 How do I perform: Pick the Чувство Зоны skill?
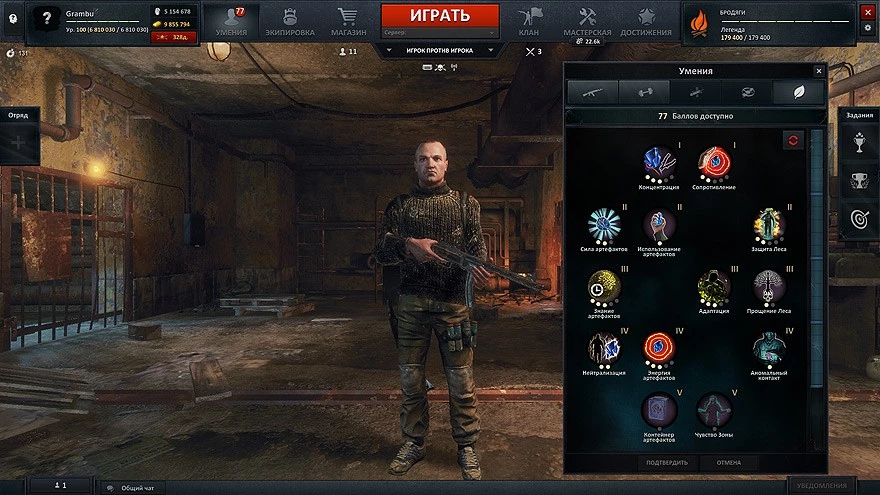click(714, 410)
